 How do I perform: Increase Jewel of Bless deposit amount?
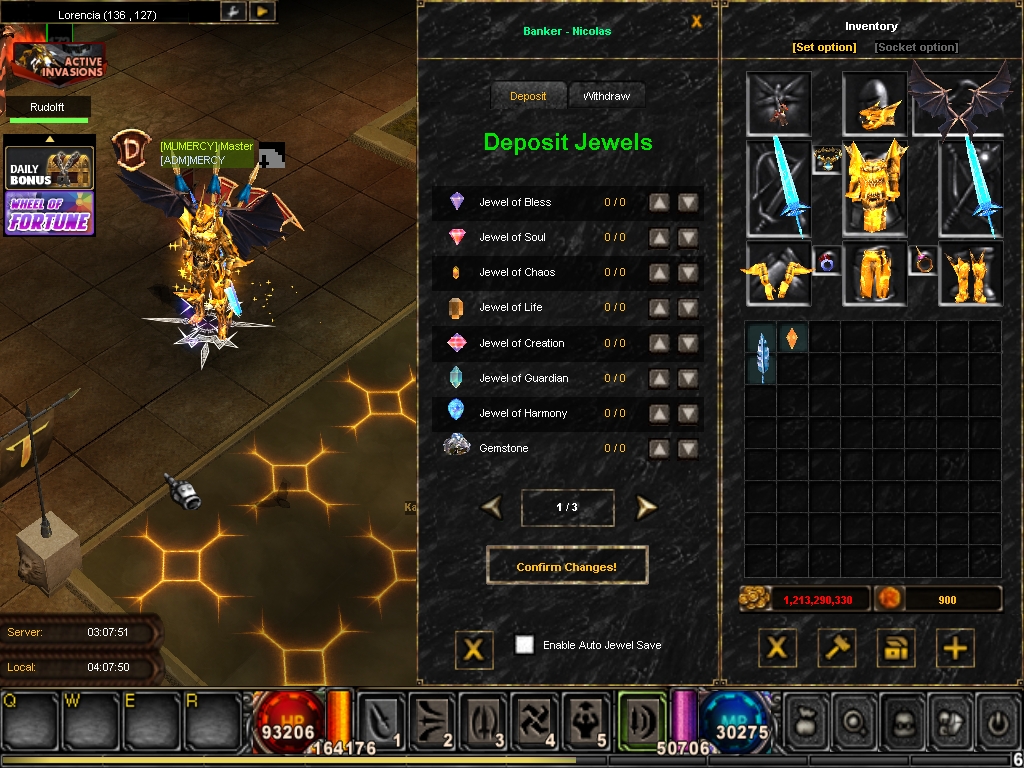coord(659,202)
